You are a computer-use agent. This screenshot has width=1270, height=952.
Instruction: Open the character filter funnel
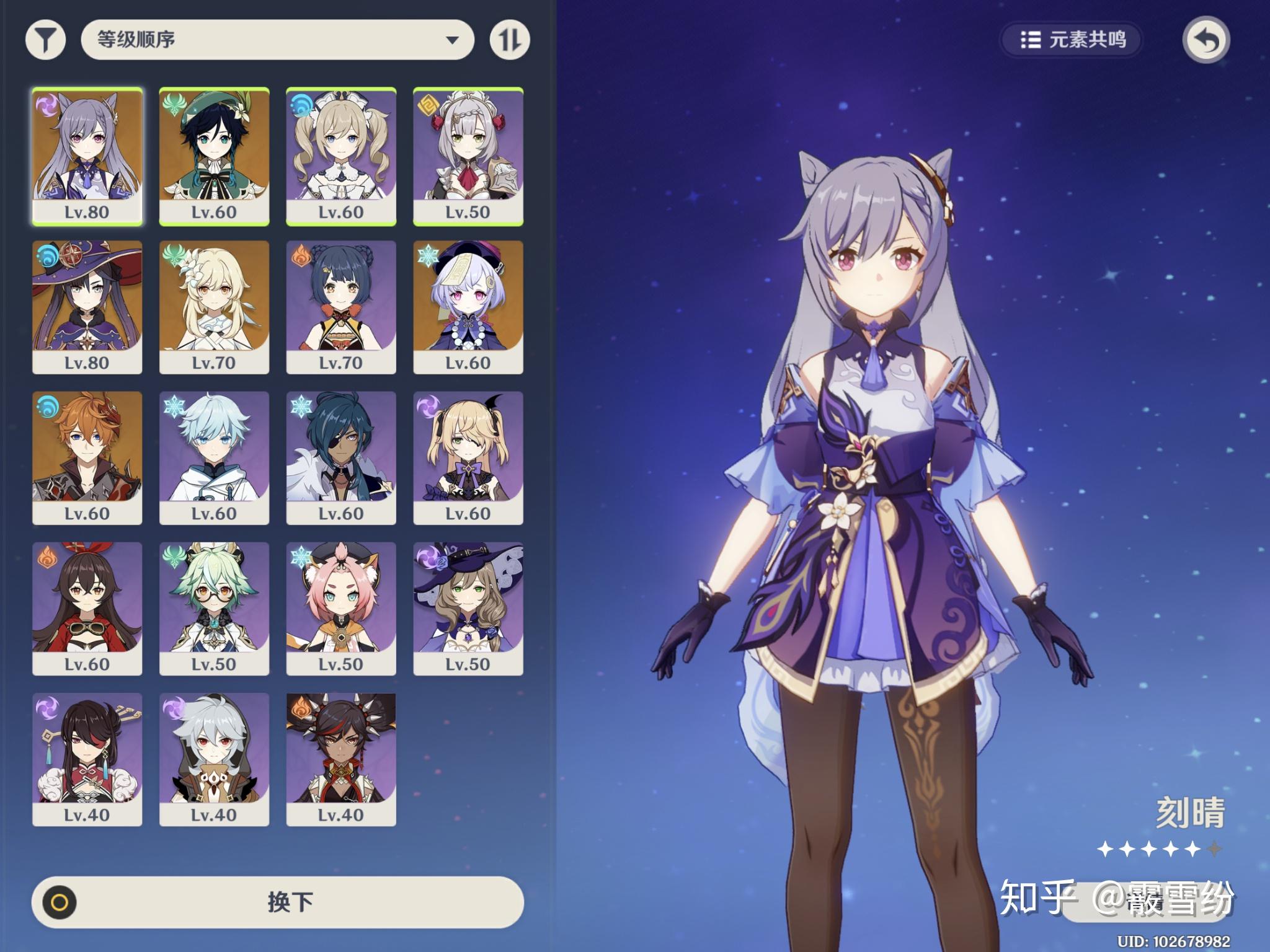[x=45, y=40]
